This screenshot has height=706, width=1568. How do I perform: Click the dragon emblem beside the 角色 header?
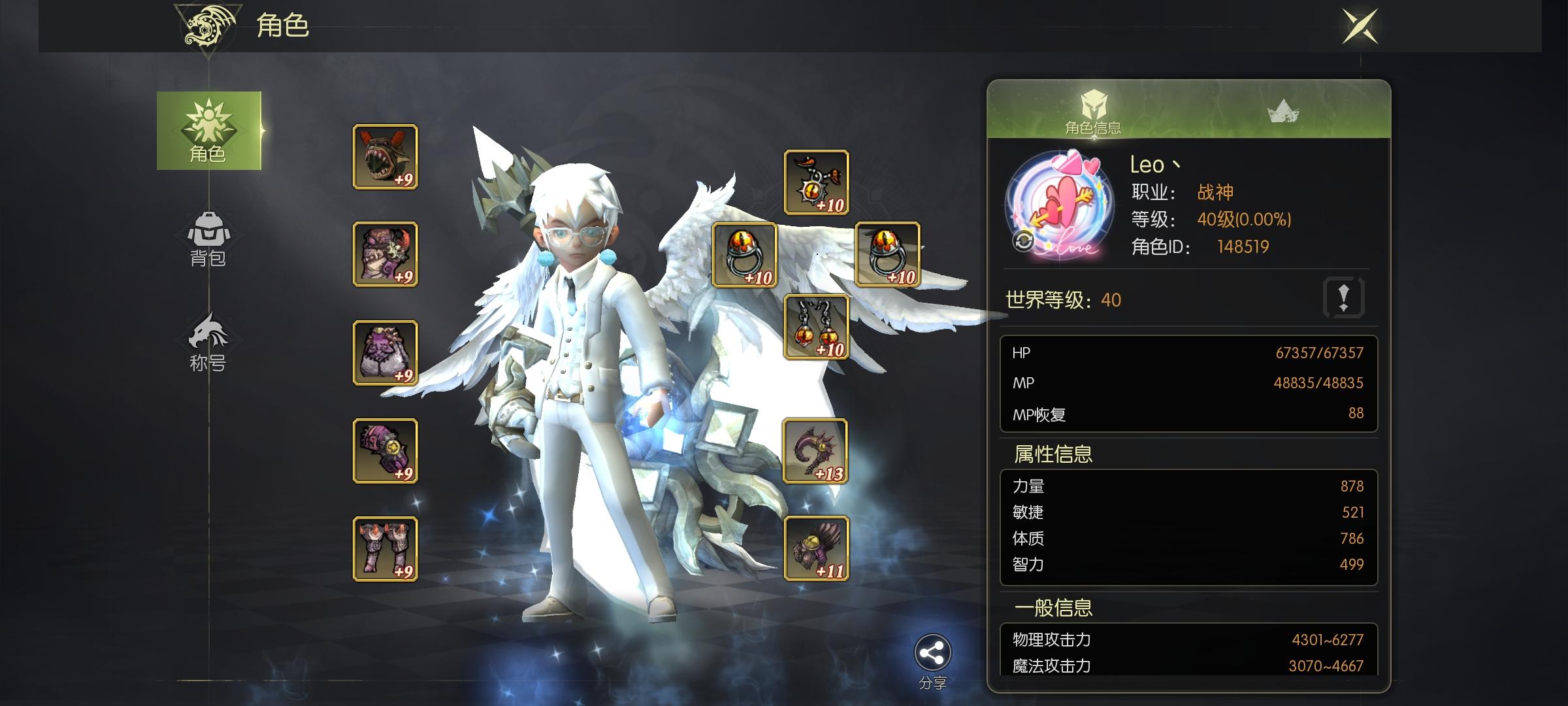coord(204,27)
